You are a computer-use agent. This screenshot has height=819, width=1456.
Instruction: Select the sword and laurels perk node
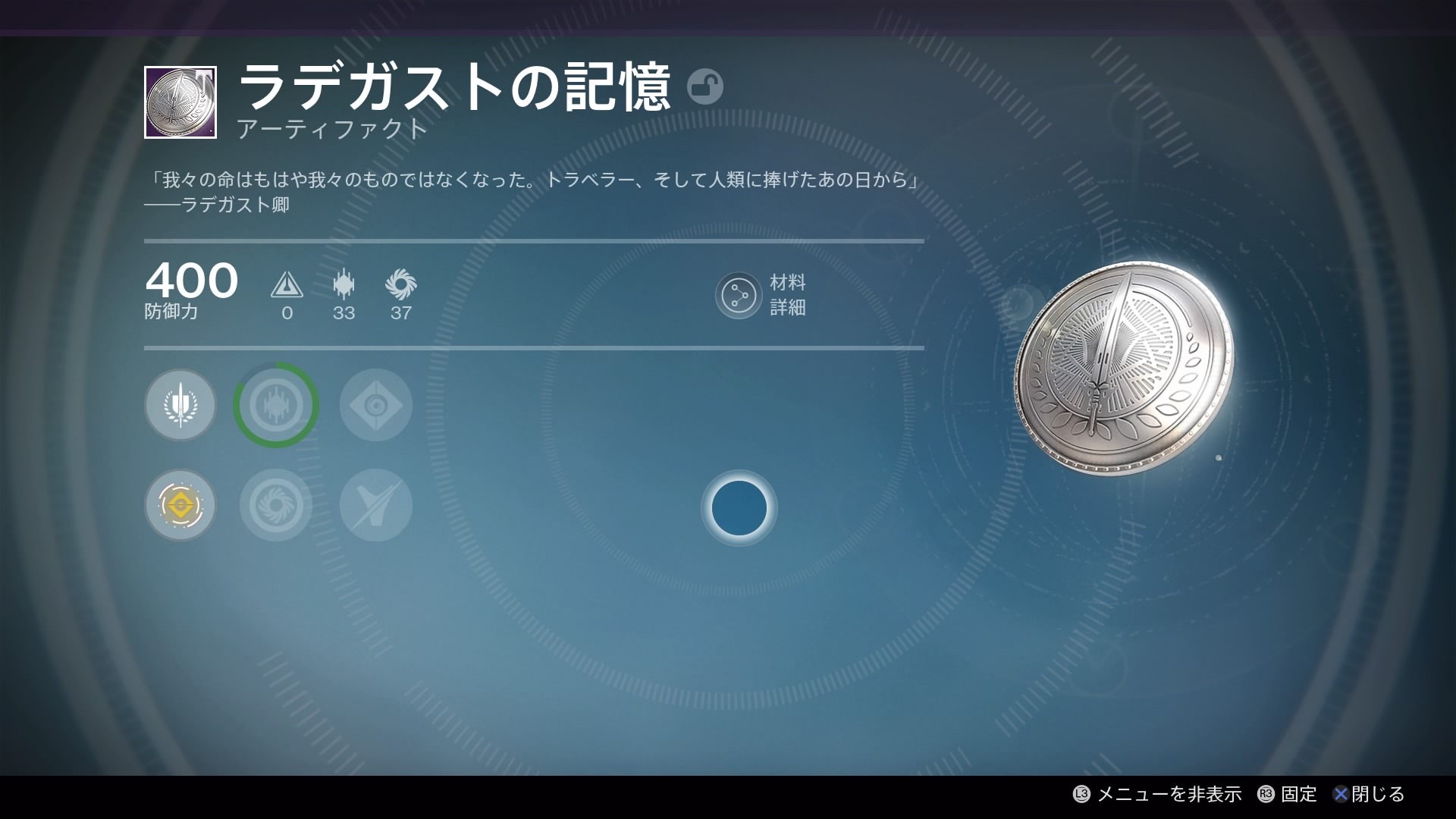180,405
